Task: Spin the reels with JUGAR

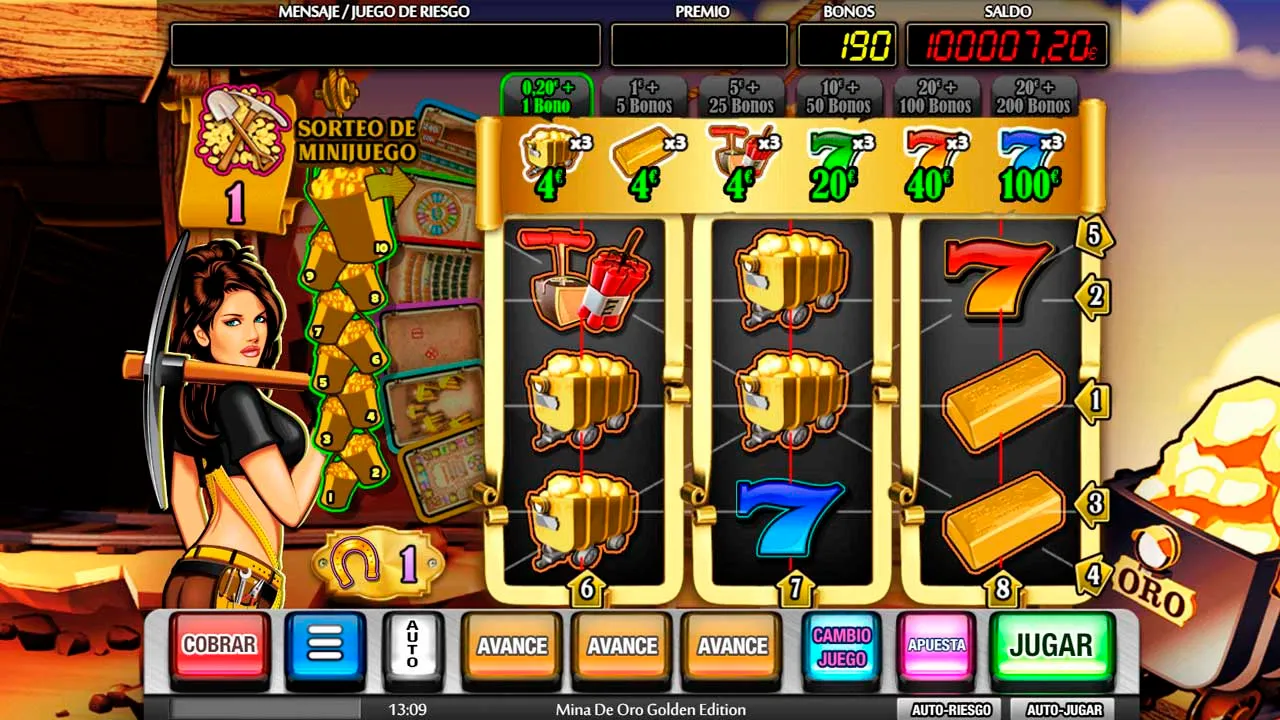Action: (1051, 646)
